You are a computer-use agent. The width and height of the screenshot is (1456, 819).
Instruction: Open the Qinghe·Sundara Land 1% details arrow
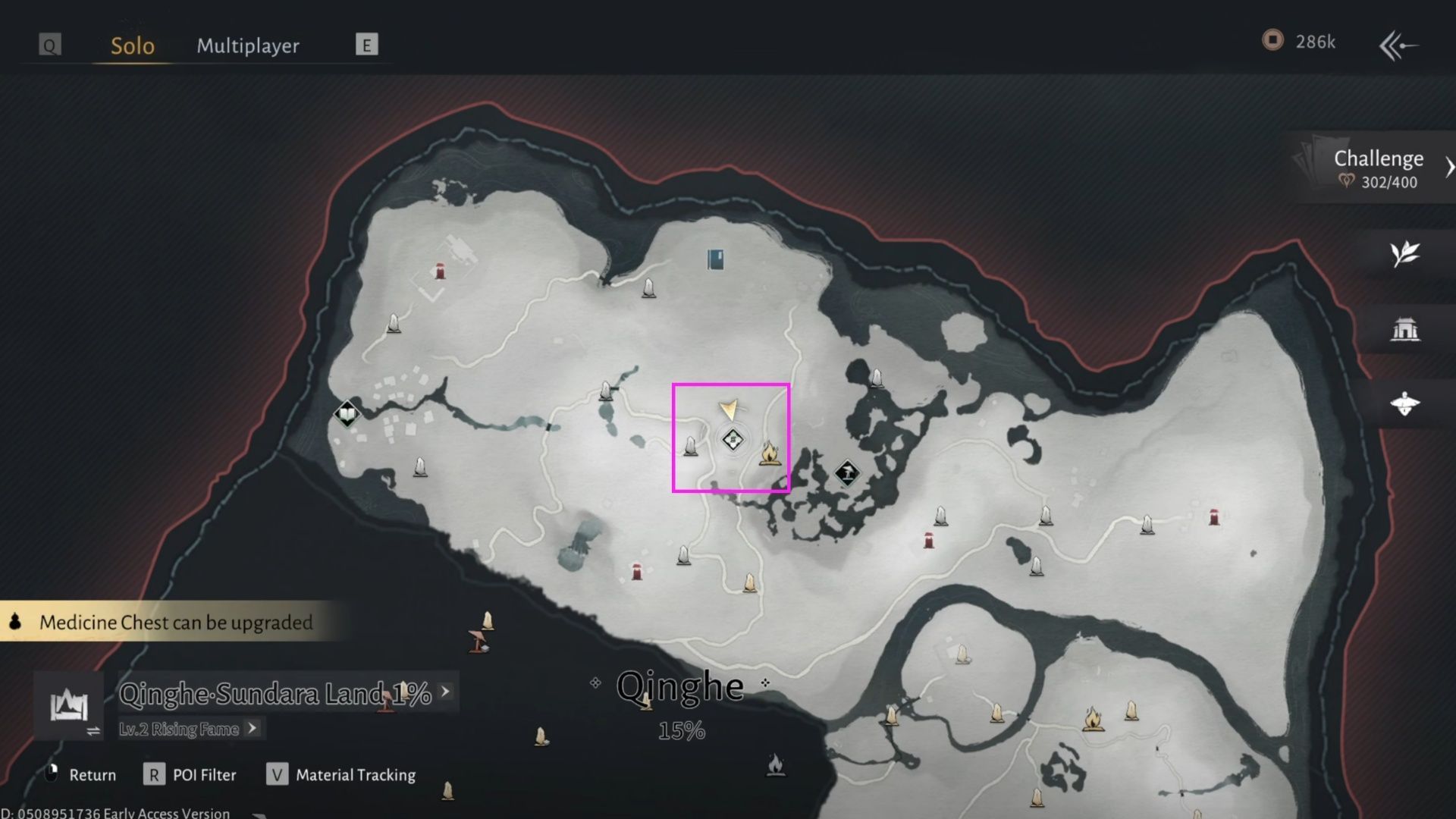pos(444,692)
